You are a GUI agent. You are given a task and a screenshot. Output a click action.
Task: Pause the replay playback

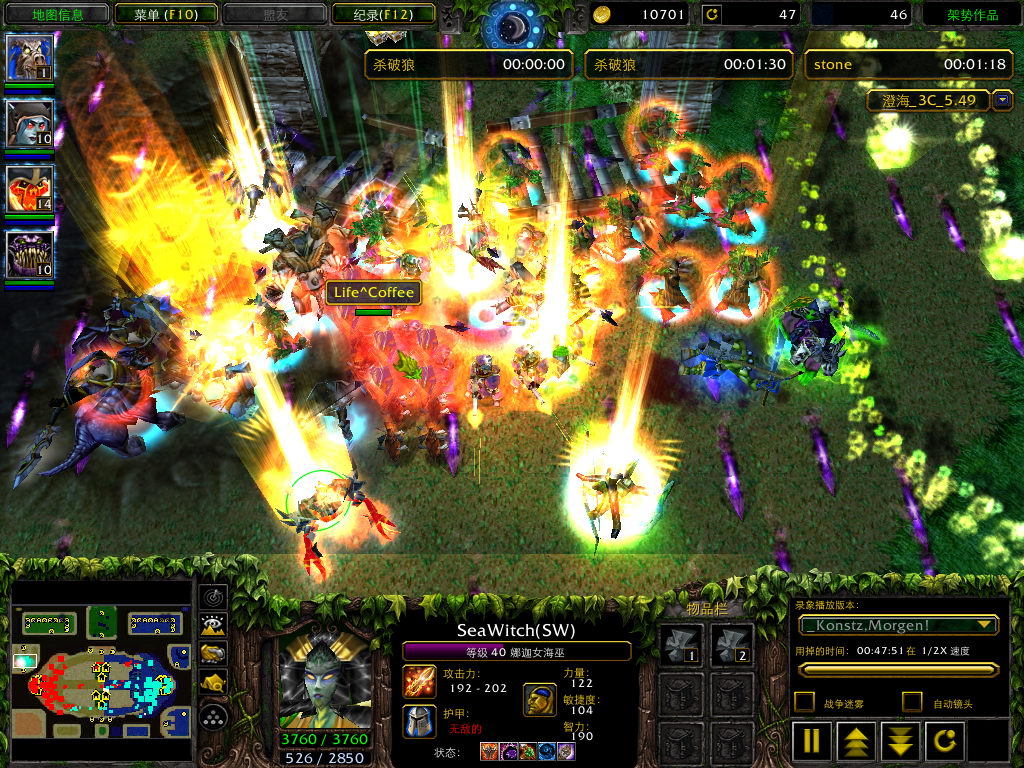click(812, 741)
